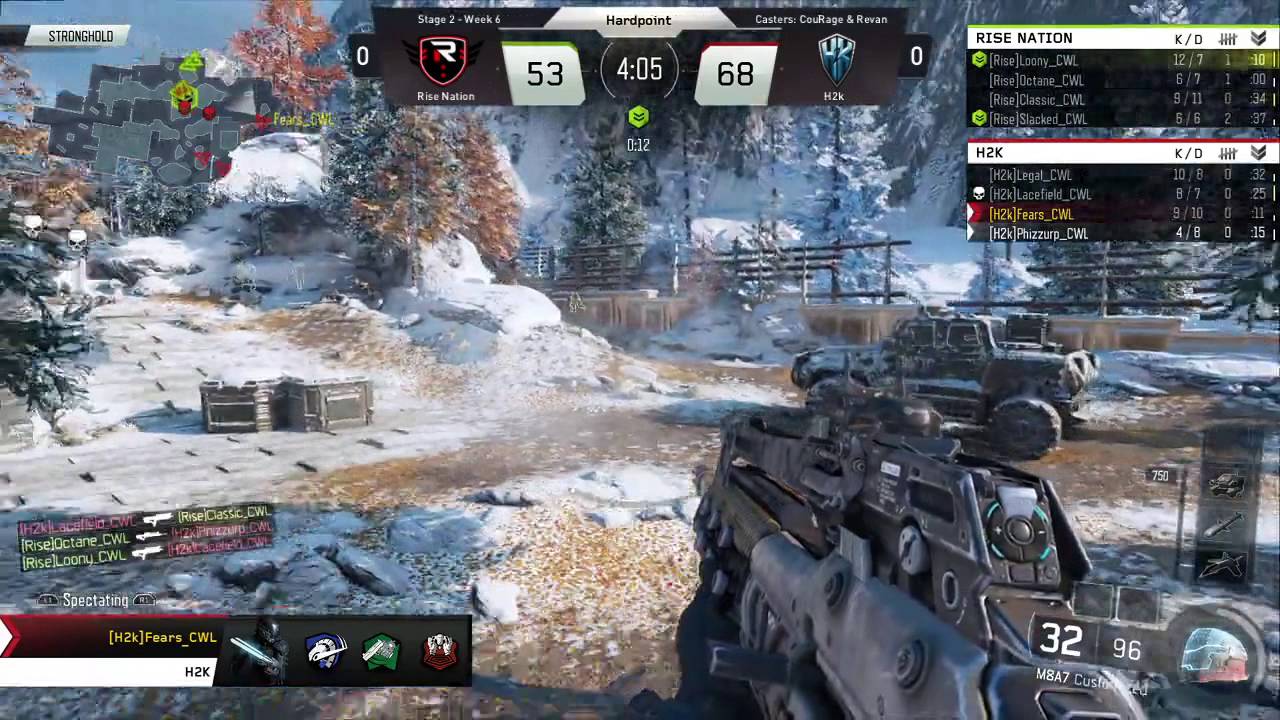Select Lacefield_CWL's scoreboard row
This screenshot has height=720, width=1280.
1040,194
